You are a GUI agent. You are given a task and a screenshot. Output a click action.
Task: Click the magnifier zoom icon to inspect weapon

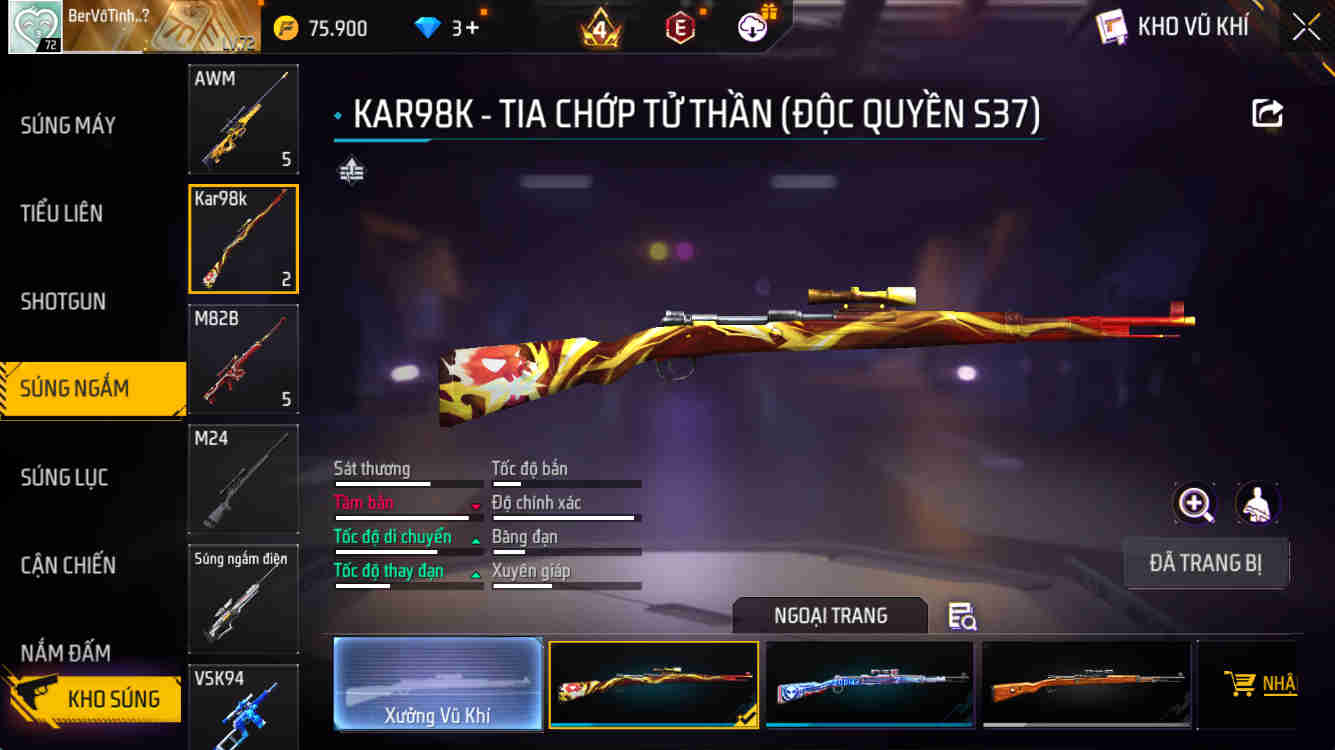tap(1194, 504)
